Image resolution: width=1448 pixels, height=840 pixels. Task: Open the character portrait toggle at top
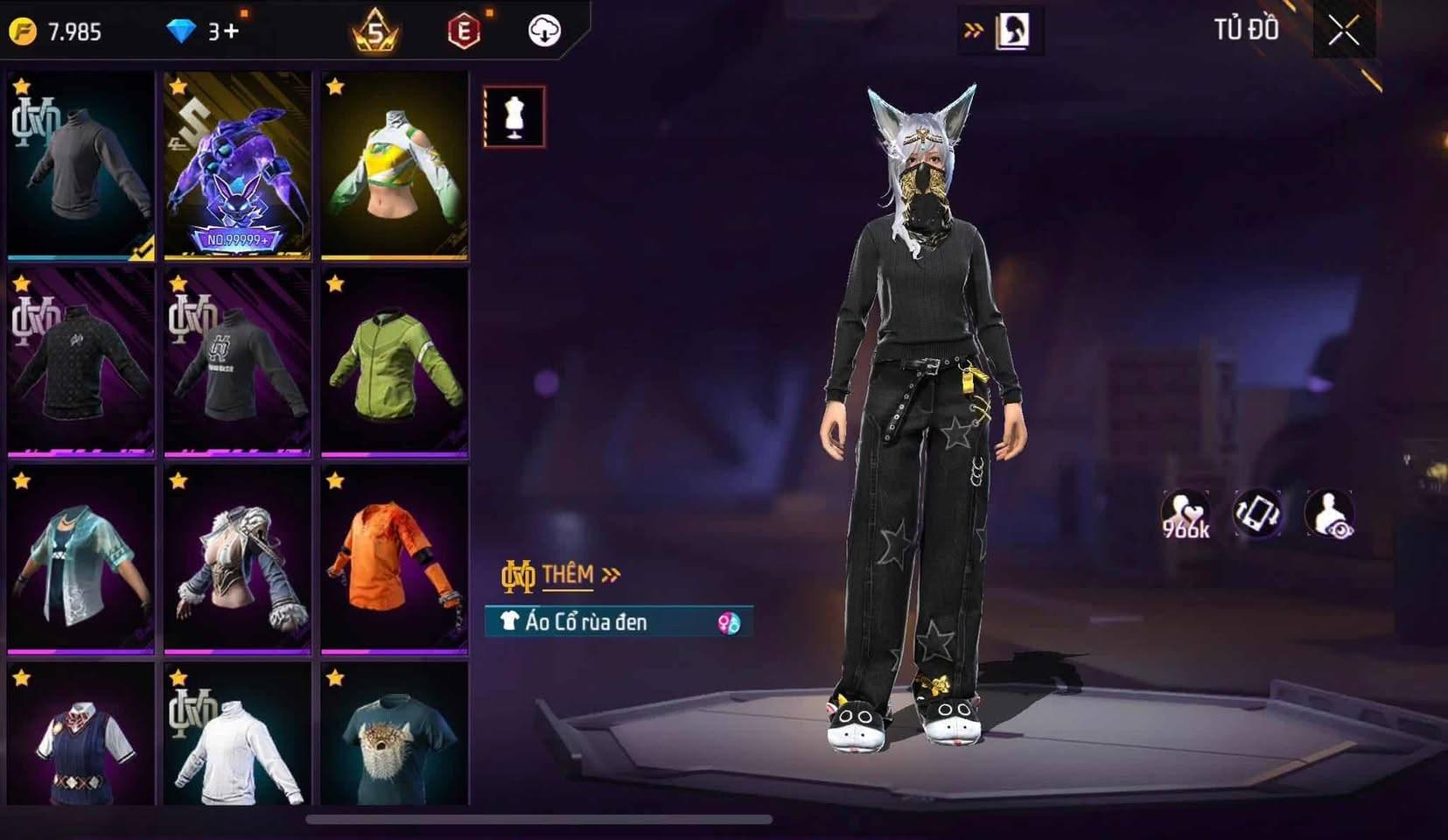[1011, 31]
